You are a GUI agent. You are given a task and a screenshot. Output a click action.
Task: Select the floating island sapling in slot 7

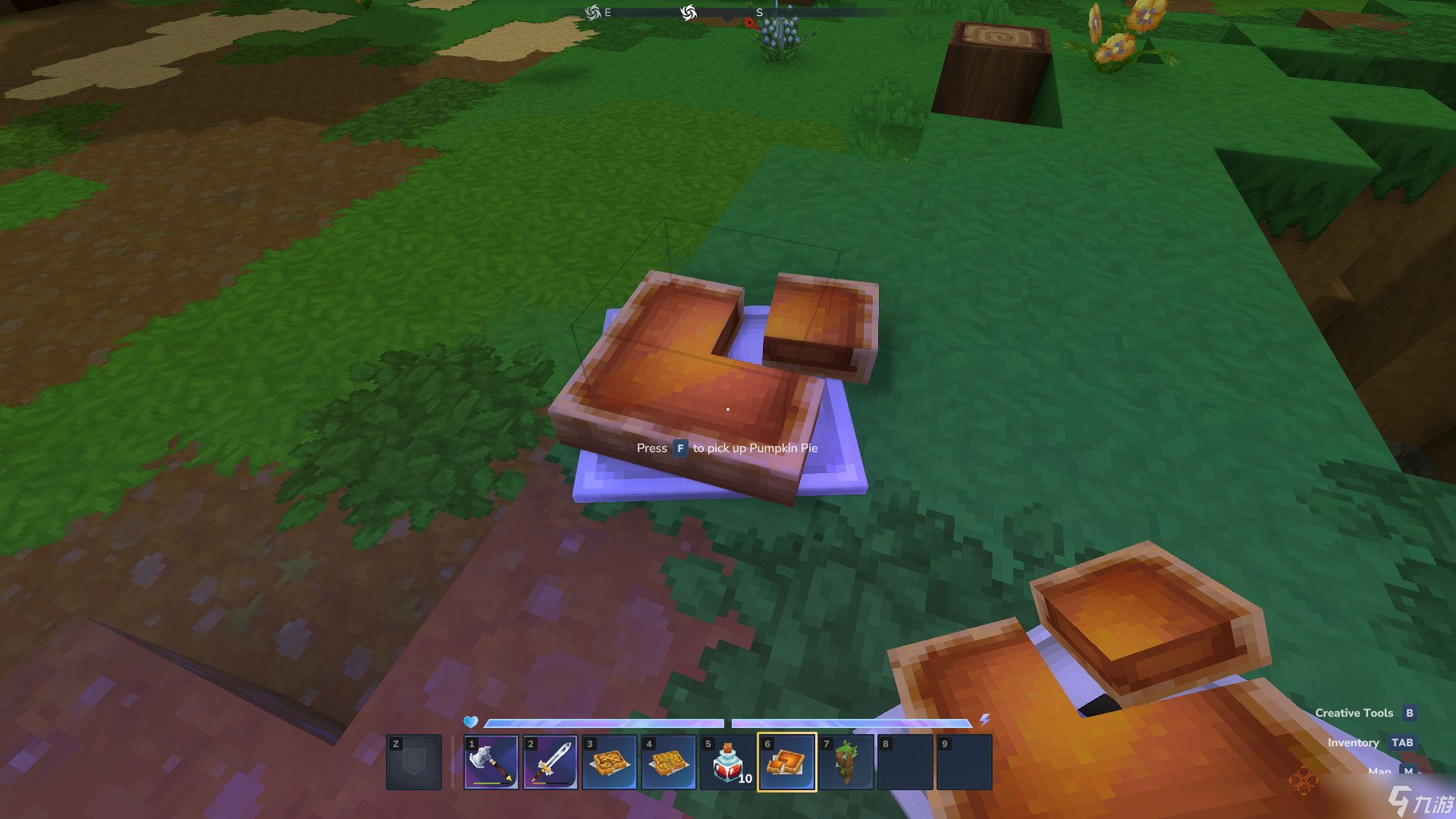pos(846,762)
